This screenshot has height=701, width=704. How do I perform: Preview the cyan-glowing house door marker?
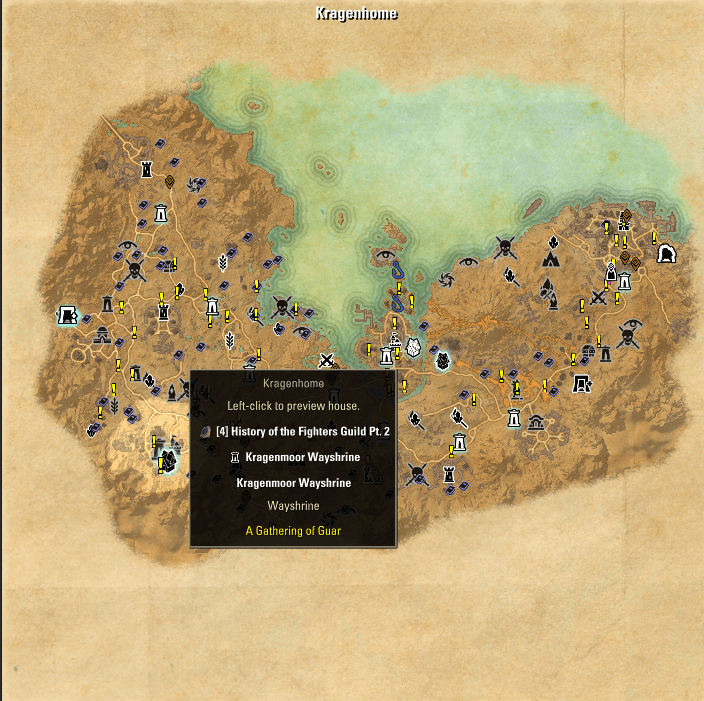(68, 316)
